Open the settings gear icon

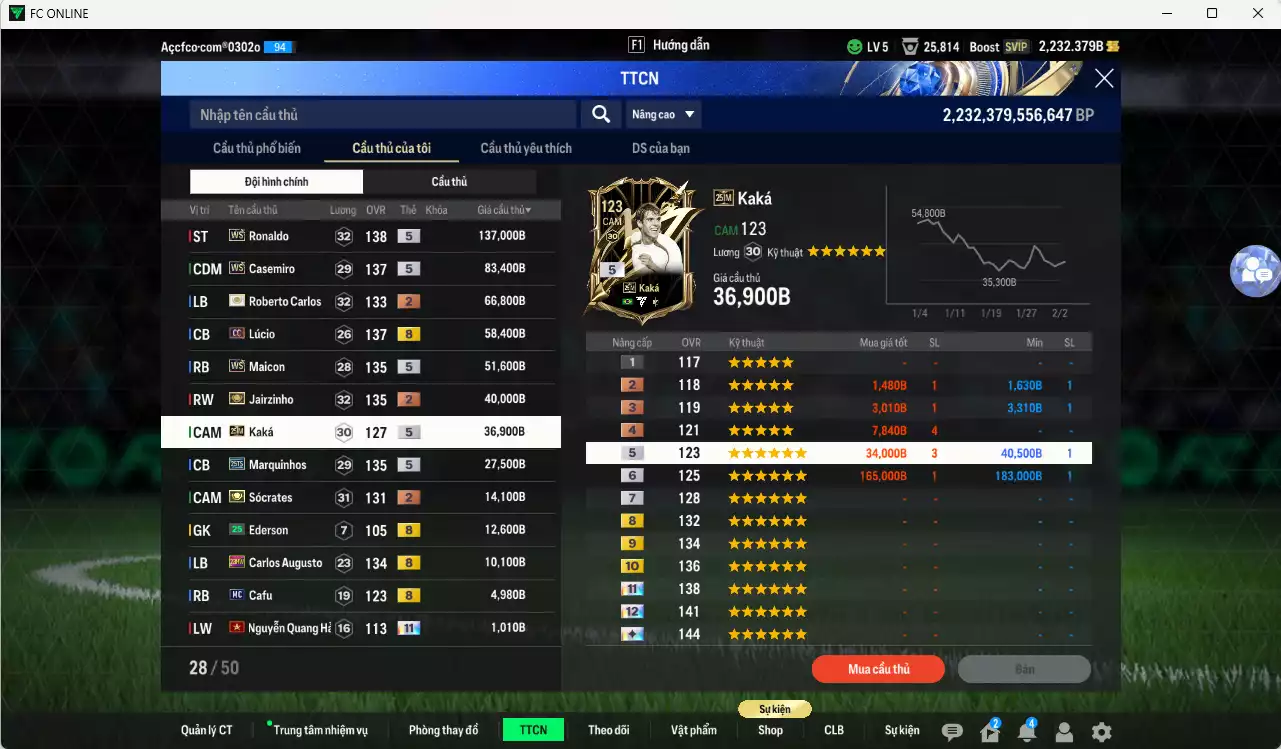coord(1100,730)
